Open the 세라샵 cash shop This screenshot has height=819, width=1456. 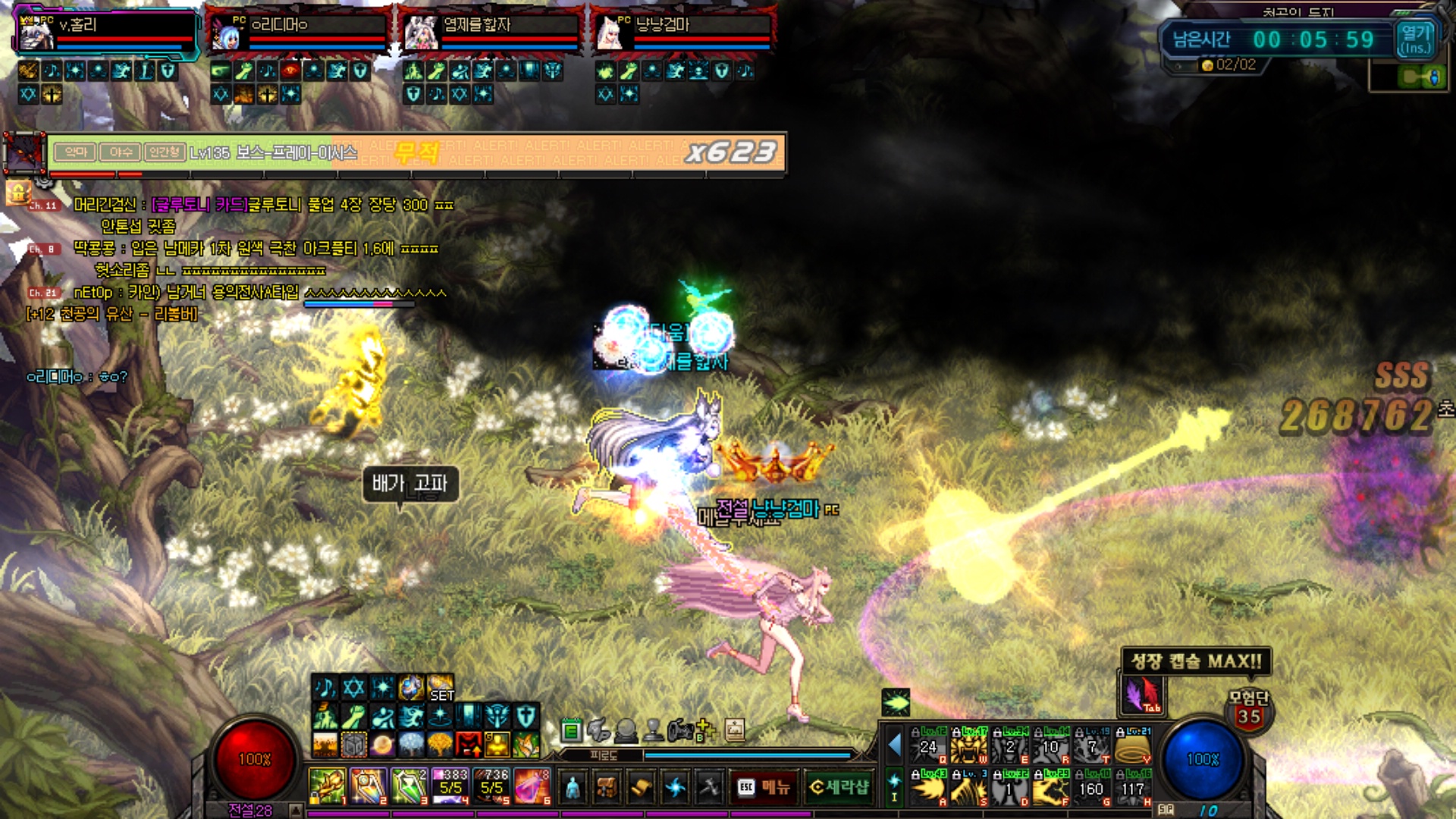pos(838,787)
